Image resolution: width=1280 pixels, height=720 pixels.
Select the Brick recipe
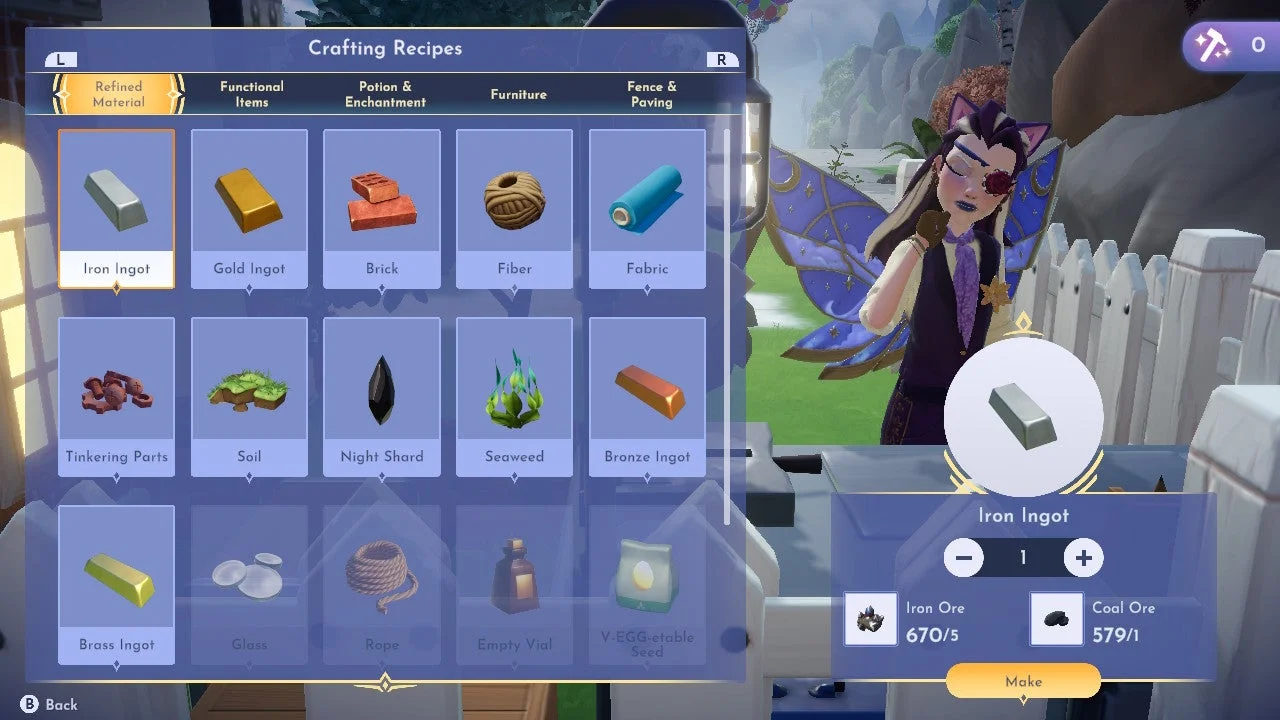[x=381, y=200]
